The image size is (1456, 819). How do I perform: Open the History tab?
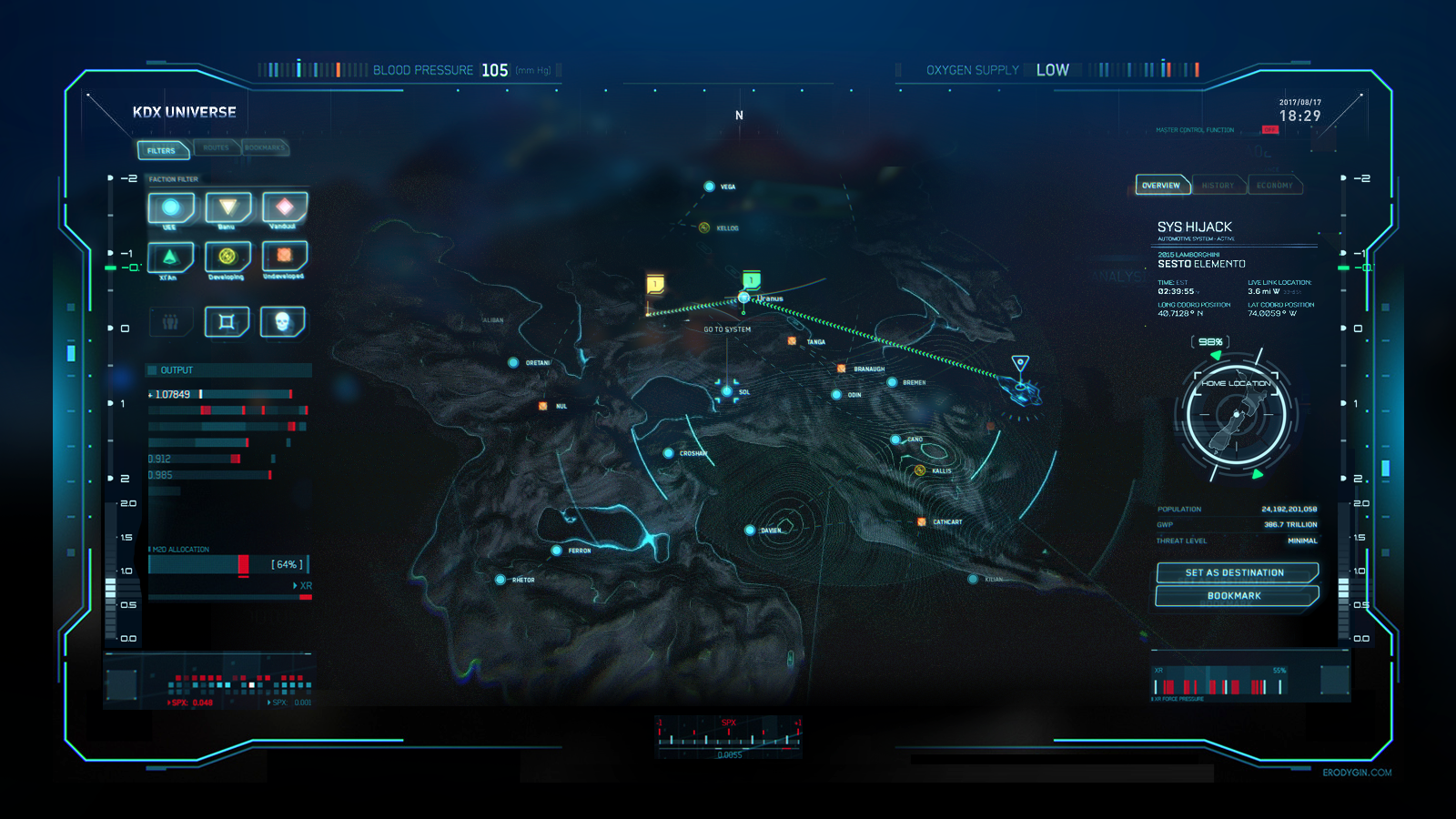pos(1218,185)
